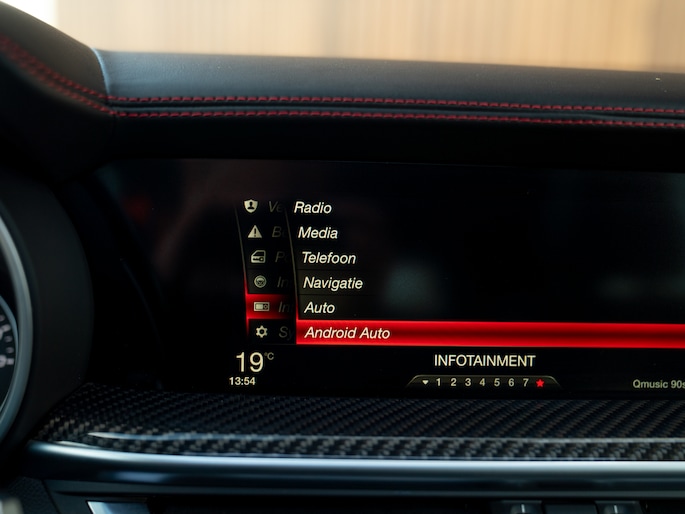Choose the steering wheel icon category
The width and height of the screenshot is (685, 514).
260,282
